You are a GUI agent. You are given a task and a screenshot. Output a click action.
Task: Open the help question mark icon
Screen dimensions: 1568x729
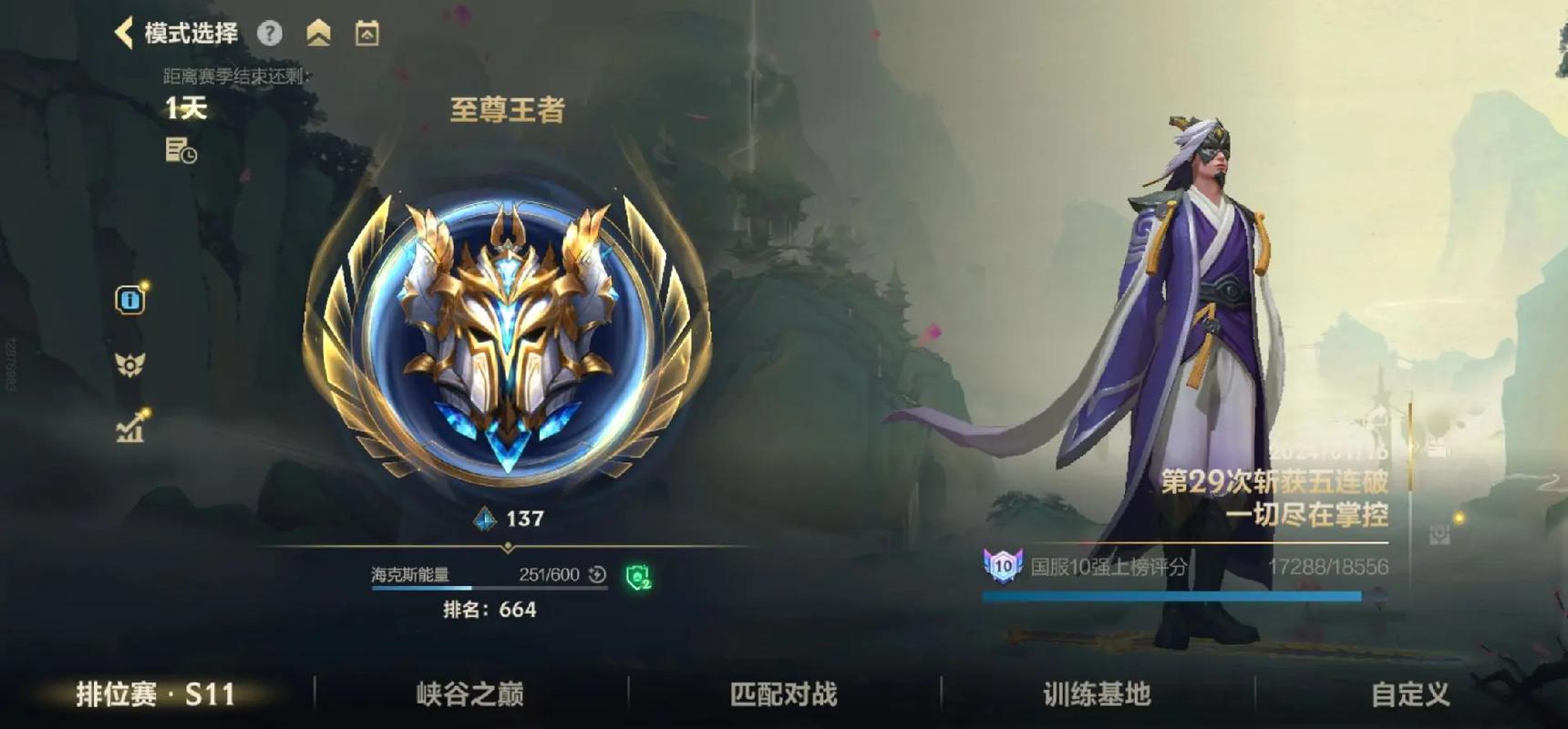pos(270,33)
